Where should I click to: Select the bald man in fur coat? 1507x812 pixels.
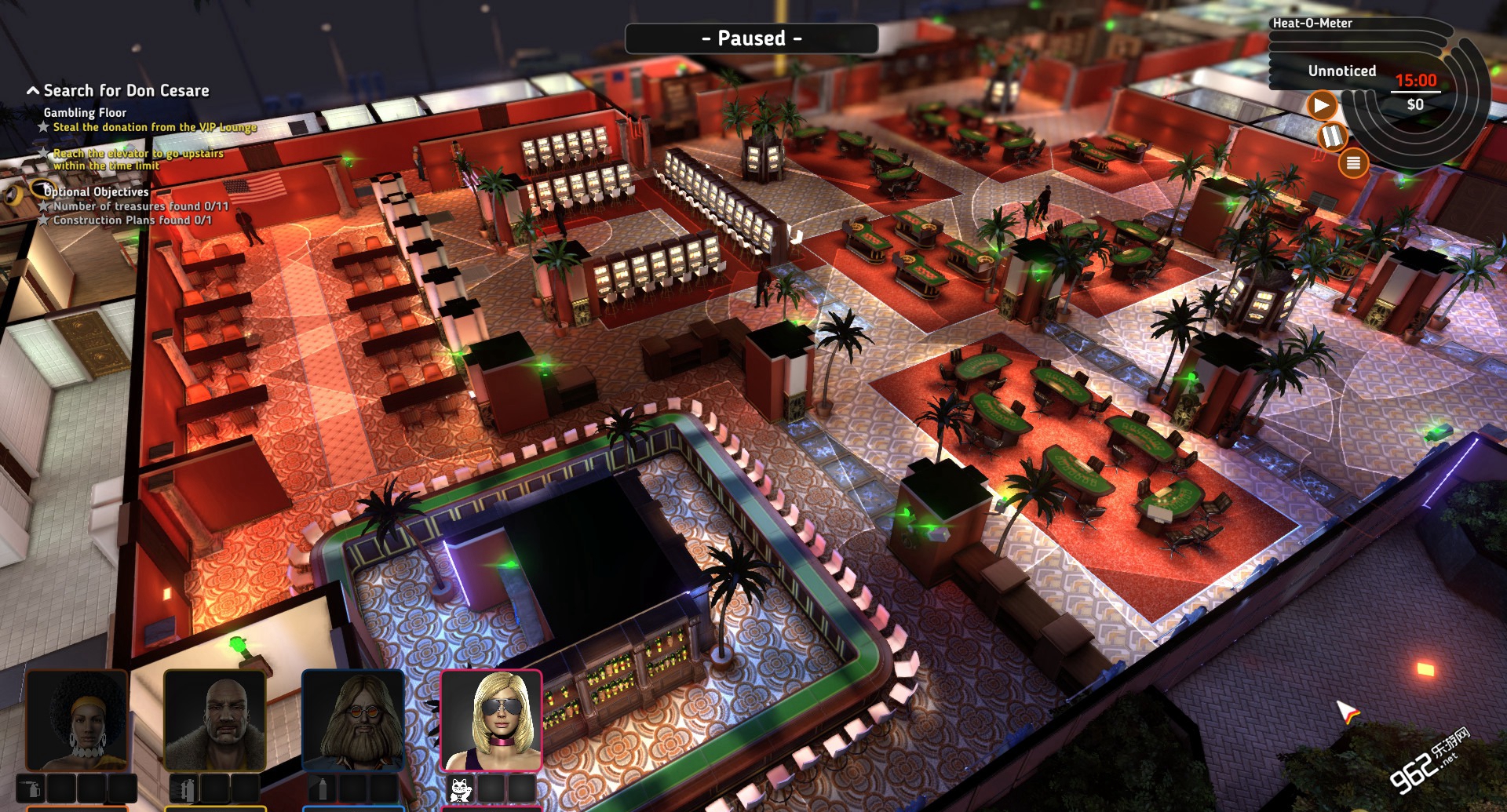click(214, 720)
